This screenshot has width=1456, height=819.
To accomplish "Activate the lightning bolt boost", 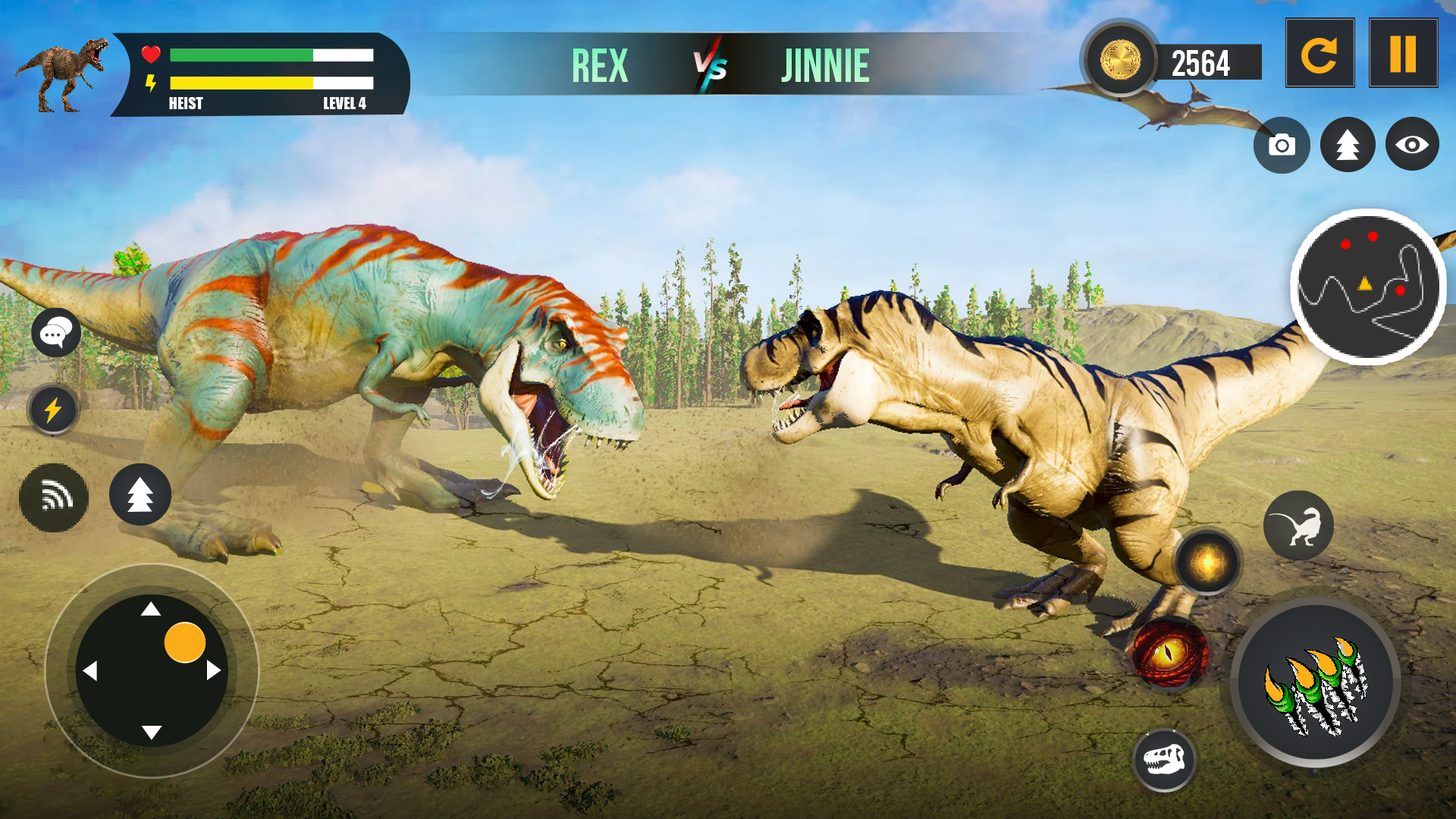I will (x=53, y=410).
